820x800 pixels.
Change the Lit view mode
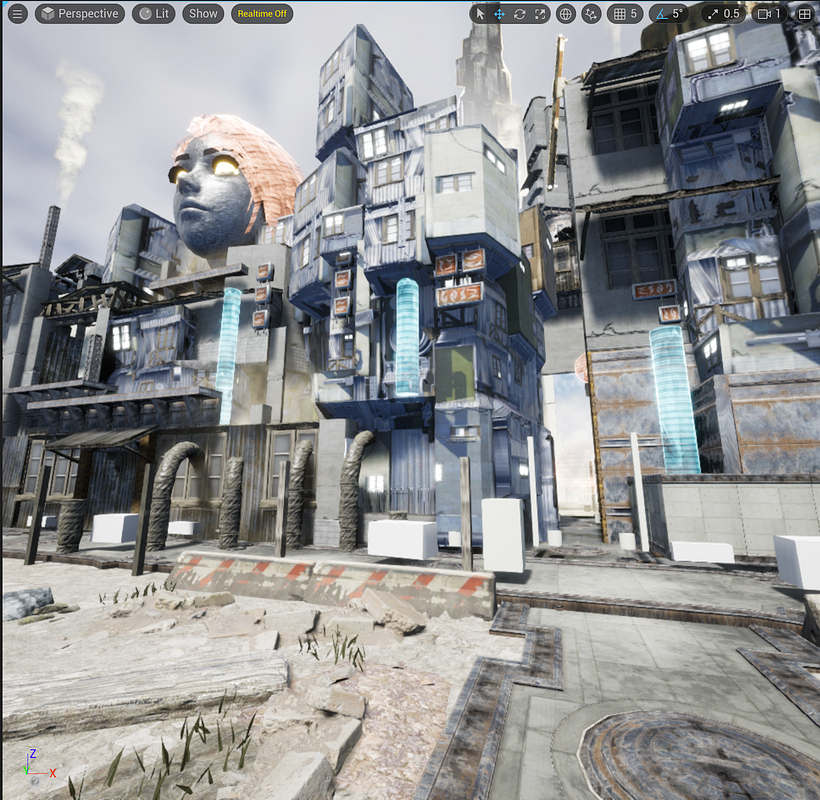coord(154,14)
